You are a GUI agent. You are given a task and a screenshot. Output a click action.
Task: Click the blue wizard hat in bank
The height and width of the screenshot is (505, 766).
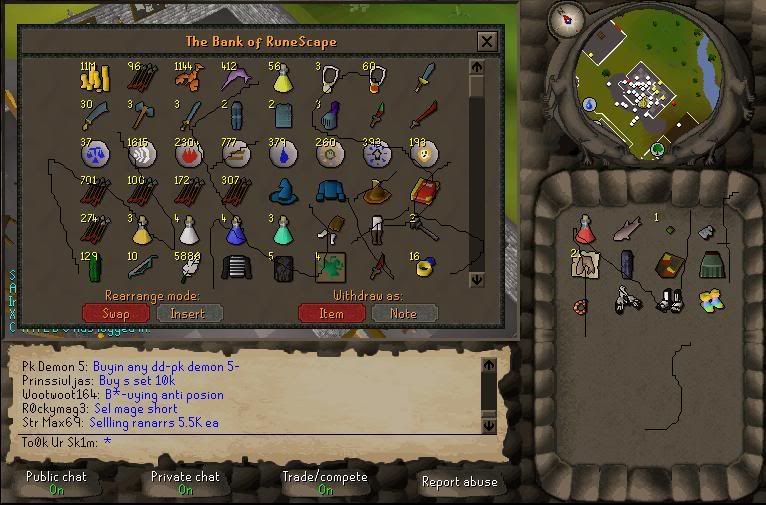point(281,192)
